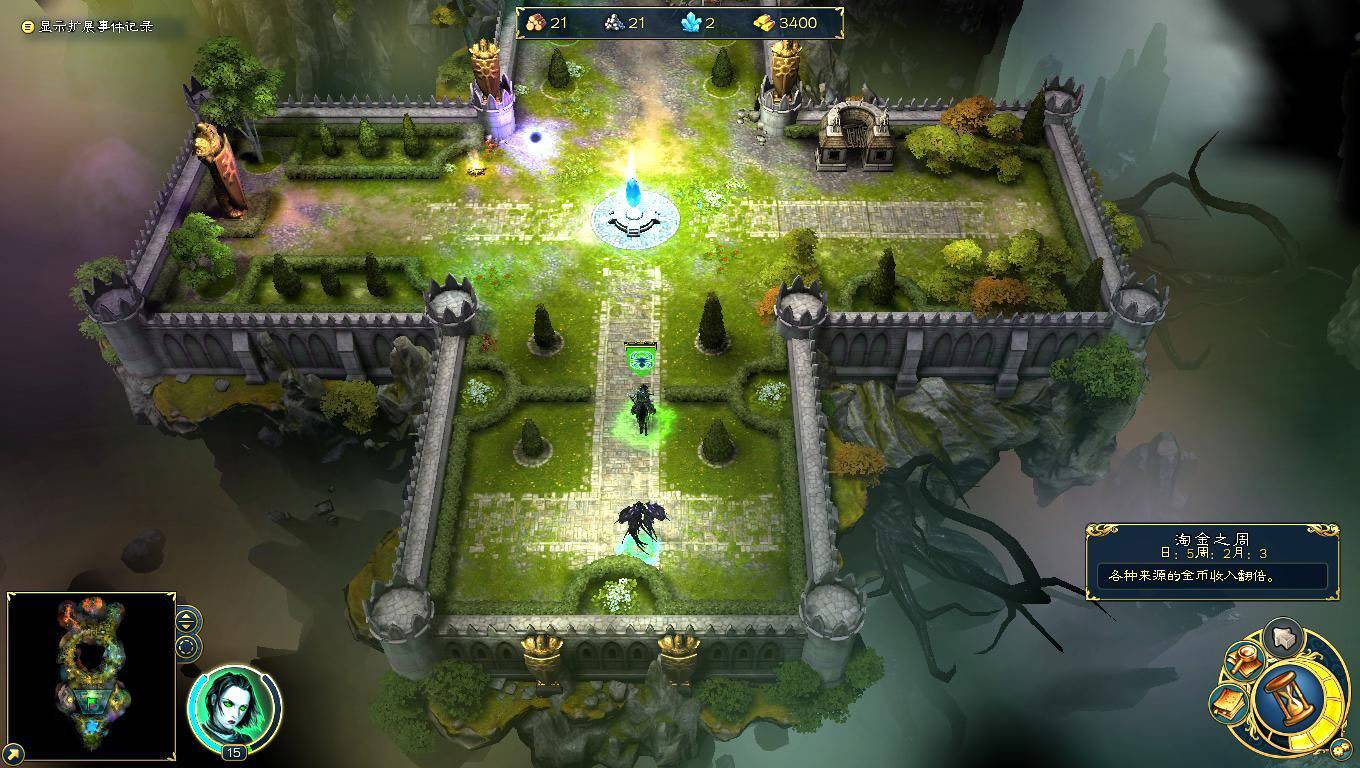Toggle the minimap up-down arrows button
1360x768 pixels.
click(x=187, y=620)
